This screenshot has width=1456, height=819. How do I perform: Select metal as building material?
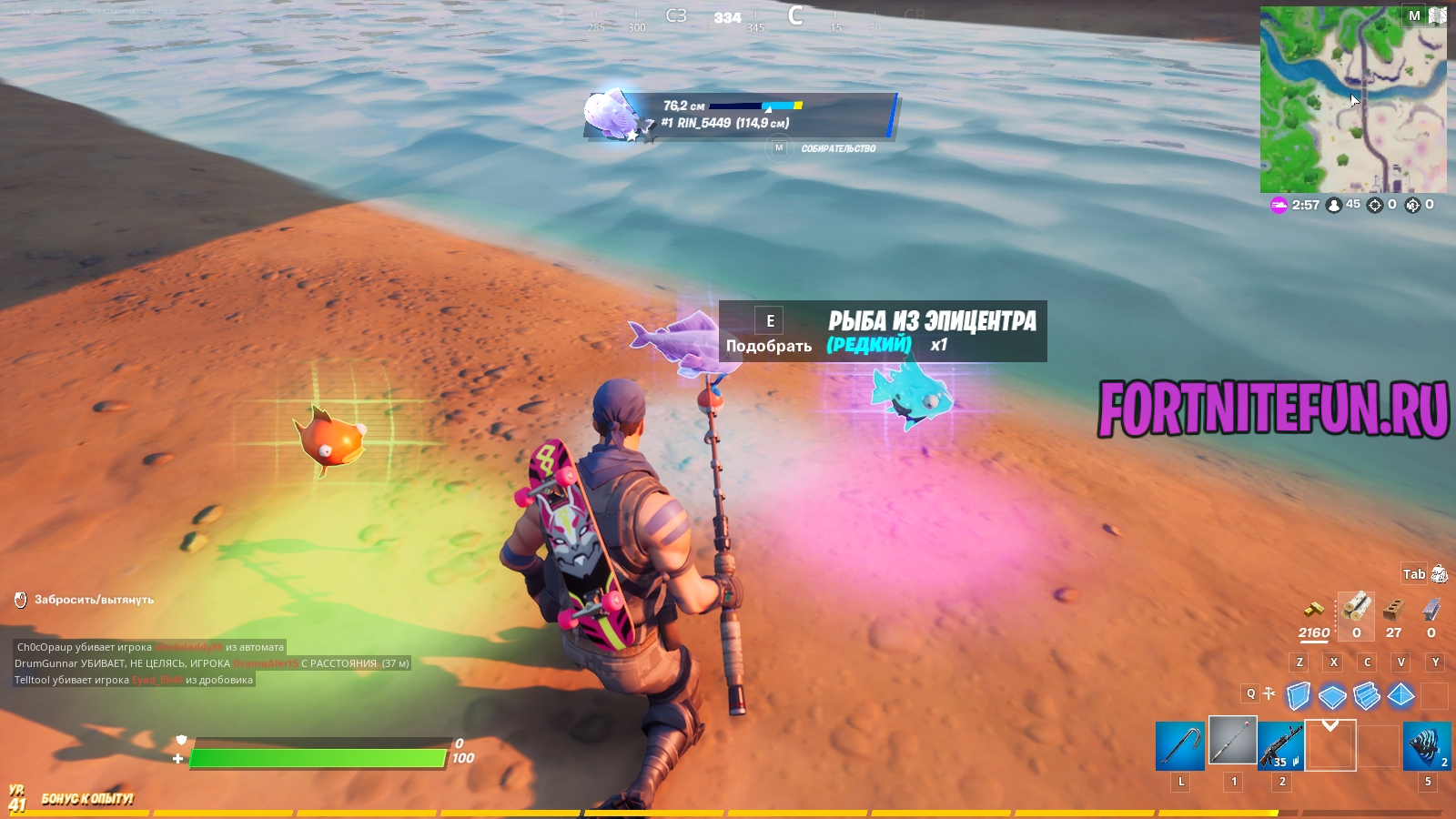(1431, 608)
